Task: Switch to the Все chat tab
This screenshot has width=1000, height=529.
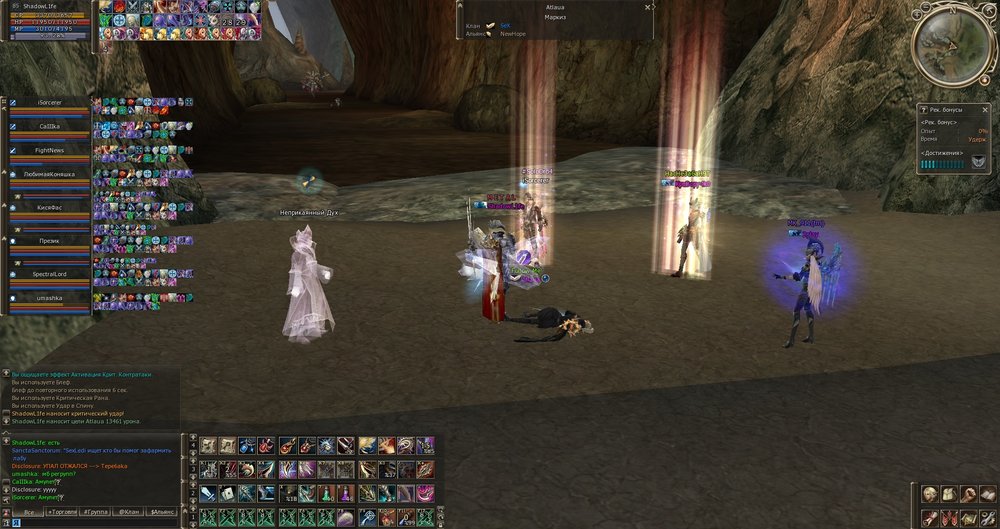Action: (x=29, y=512)
